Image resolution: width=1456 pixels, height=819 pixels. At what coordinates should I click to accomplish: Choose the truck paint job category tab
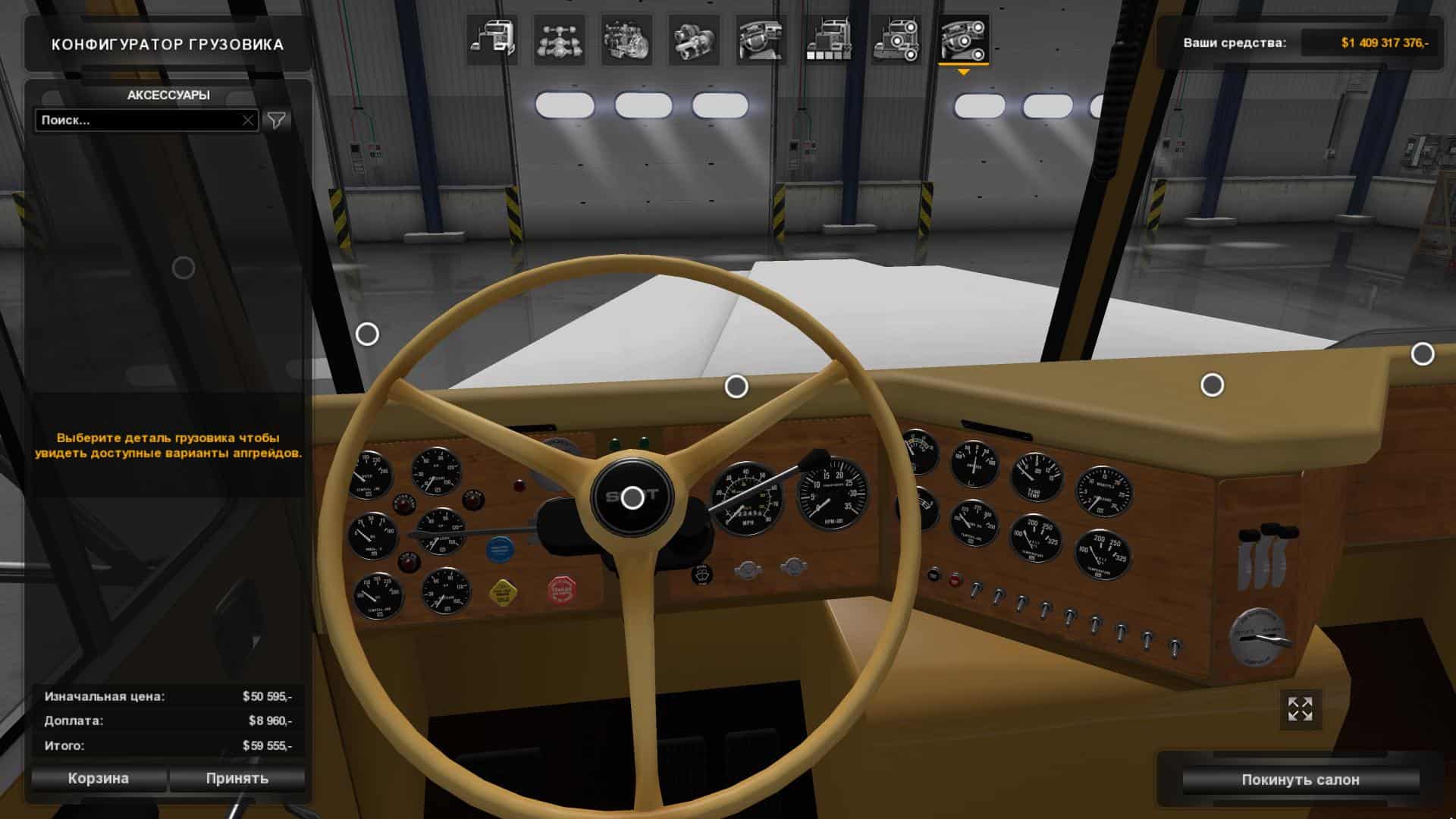pos(828,40)
